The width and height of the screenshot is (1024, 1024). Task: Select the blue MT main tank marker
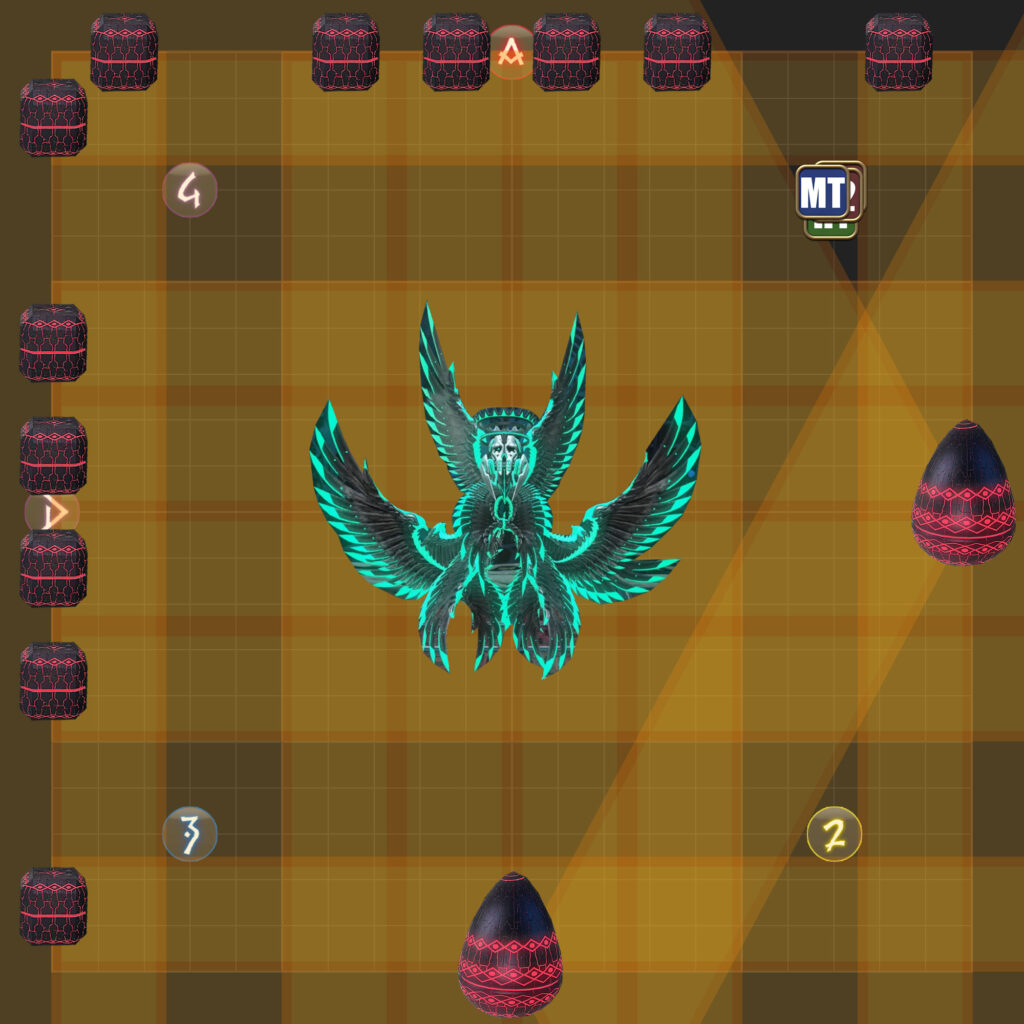821,192
